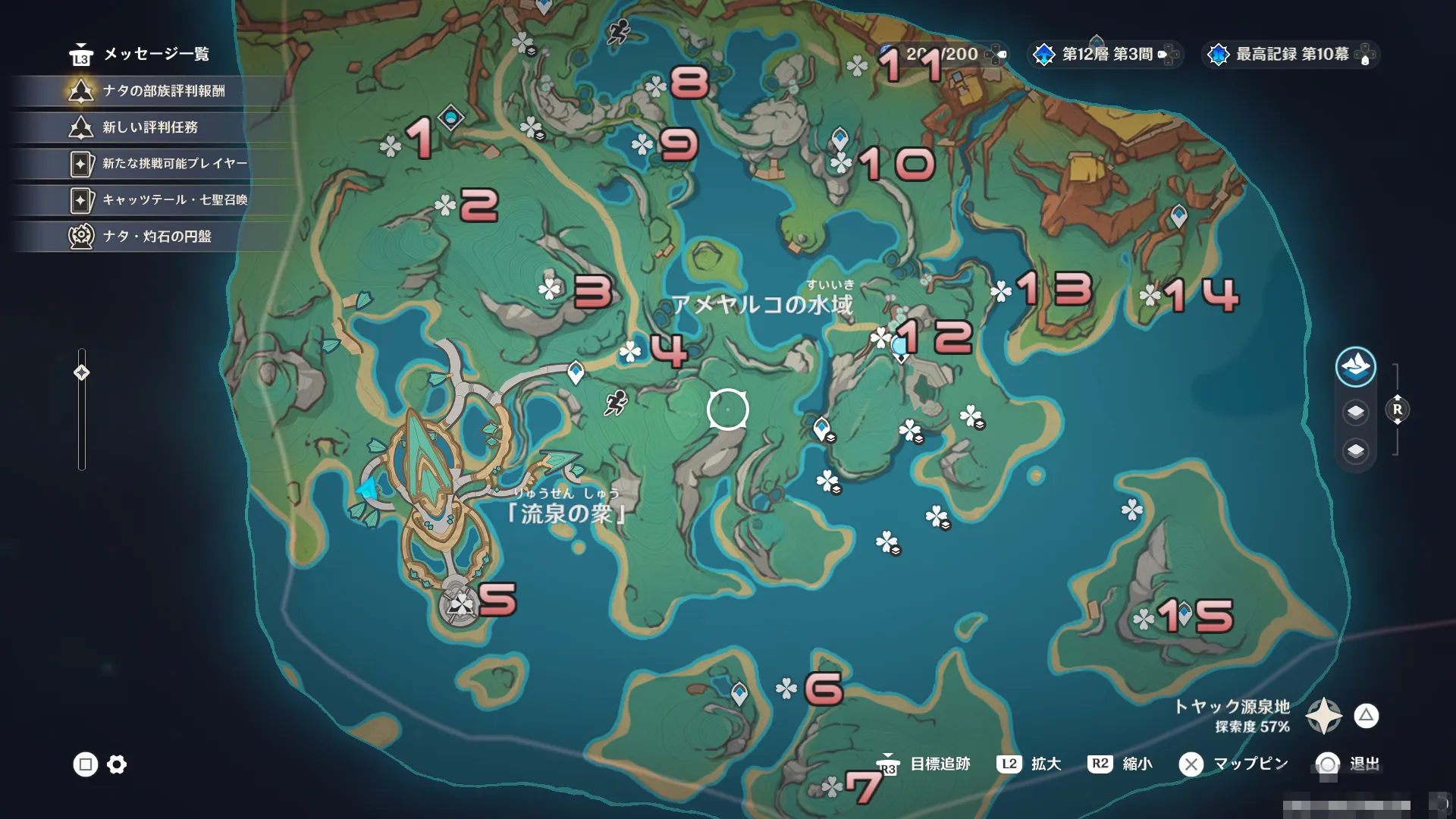The width and height of the screenshot is (1456, 819).
Task: Open the 新しい評判任務 notification
Action: click(x=150, y=127)
